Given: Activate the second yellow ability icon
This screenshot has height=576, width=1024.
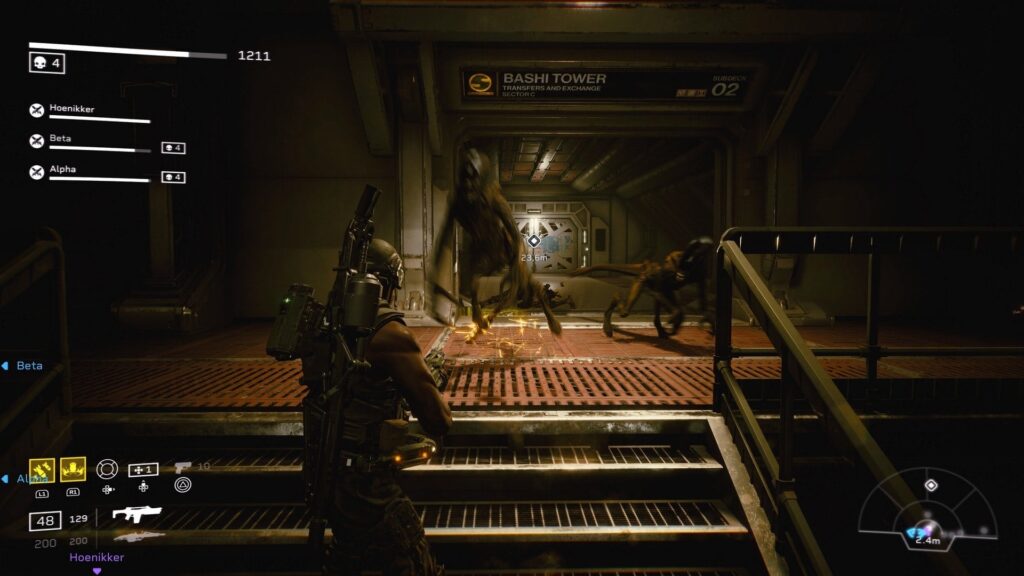Looking at the screenshot, I should point(73,469).
